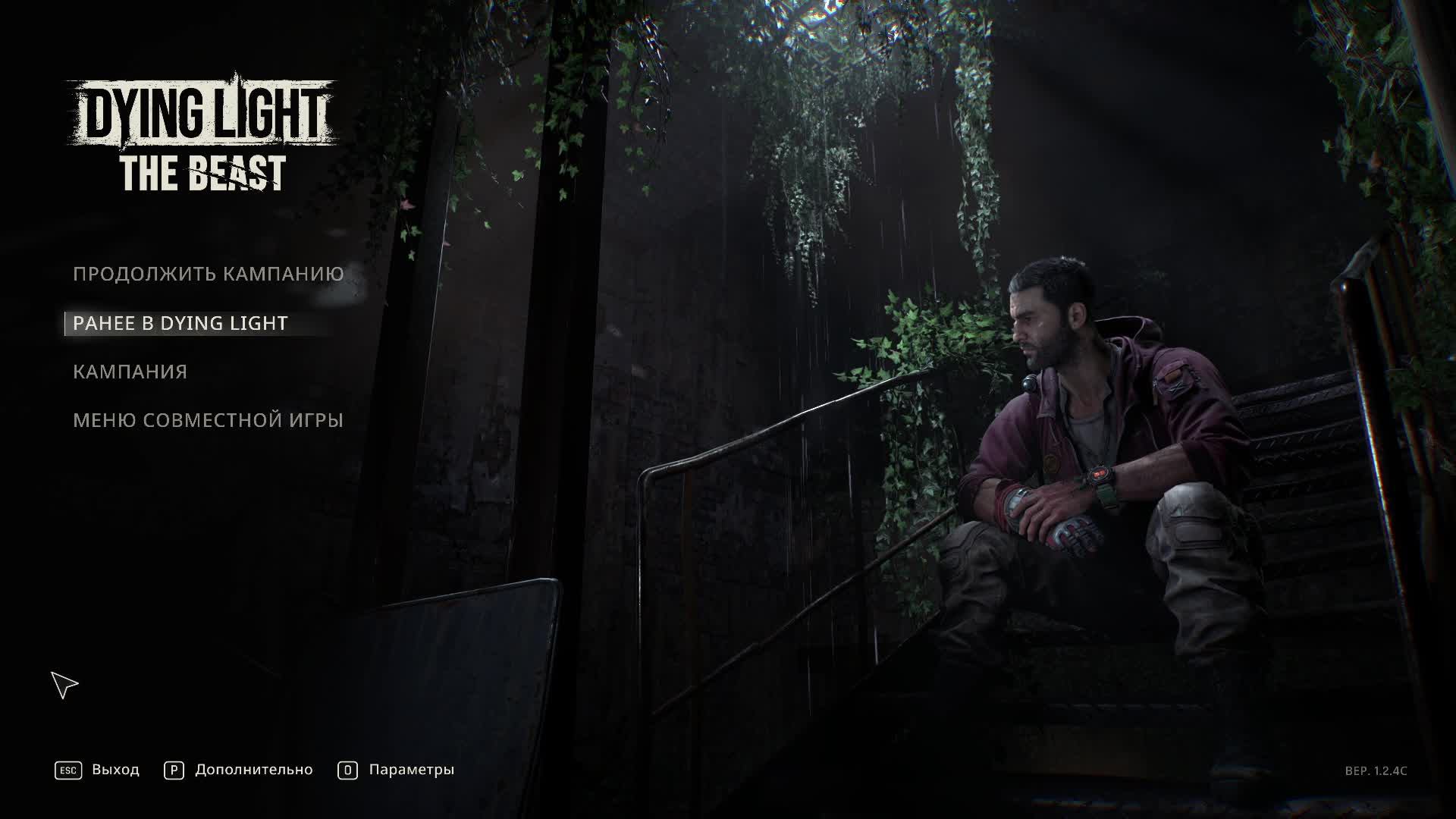The height and width of the screenshot is (819, 1456).
Task: Exit the game with Выход
Action: pos(98,770)
